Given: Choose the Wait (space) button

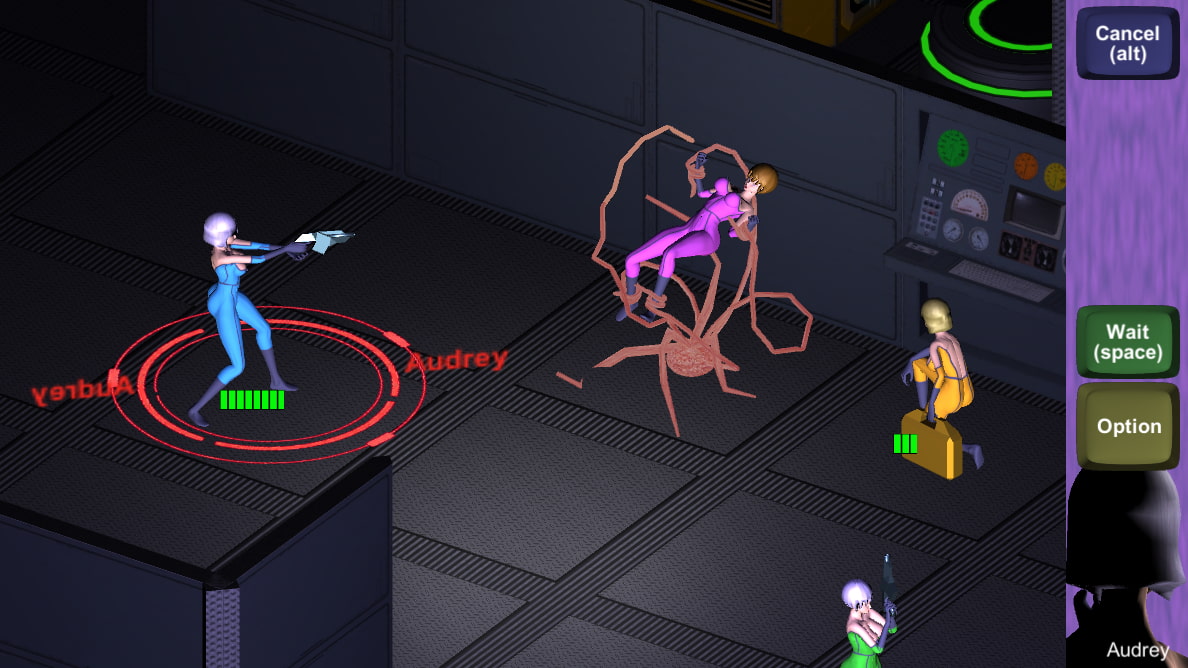Looking at the screenshot, I should (x=1127, y=342).
